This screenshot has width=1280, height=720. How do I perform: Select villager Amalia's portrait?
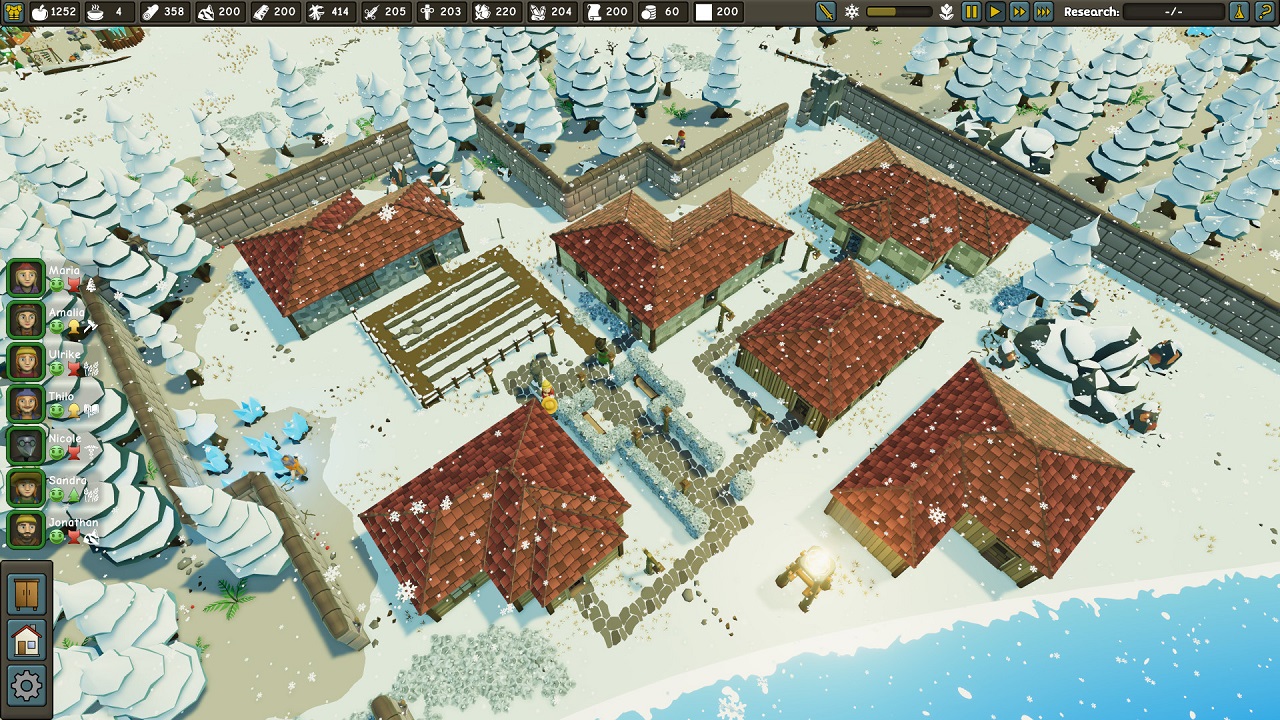click(x=27, y=319)
